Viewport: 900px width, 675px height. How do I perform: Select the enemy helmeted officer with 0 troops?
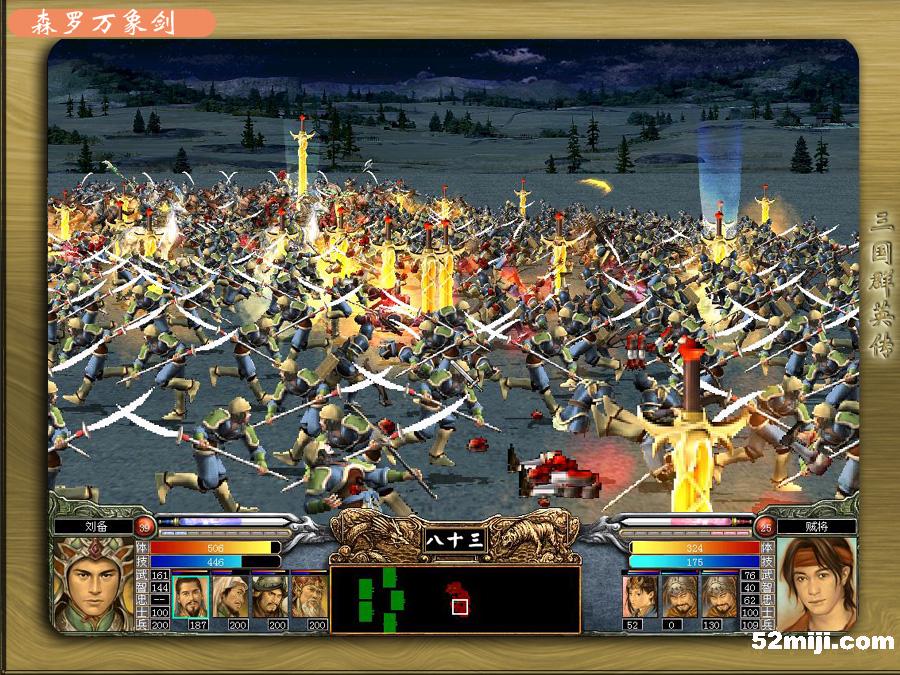(679, 596)
